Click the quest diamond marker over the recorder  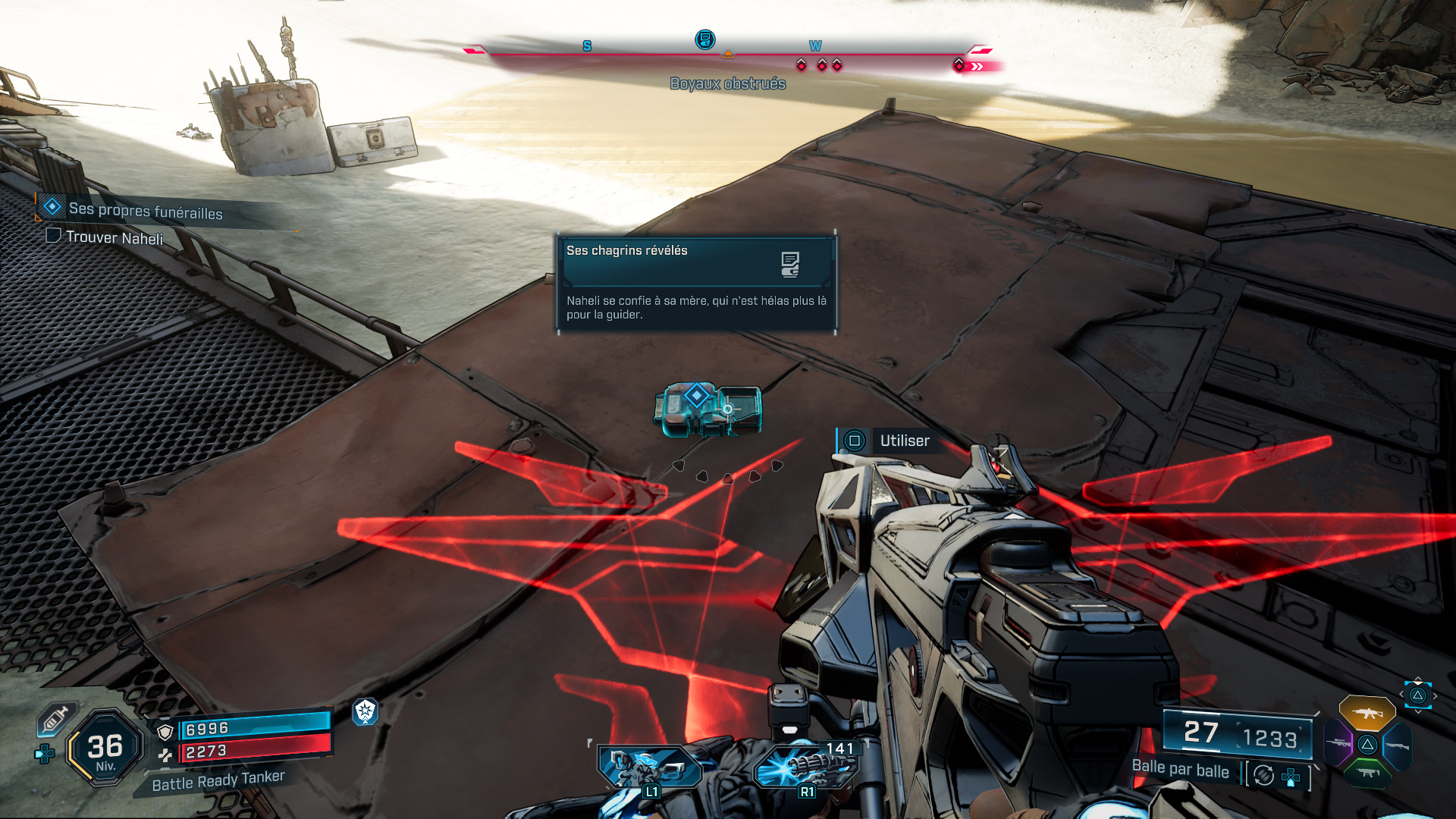click(x=696, y=395)
